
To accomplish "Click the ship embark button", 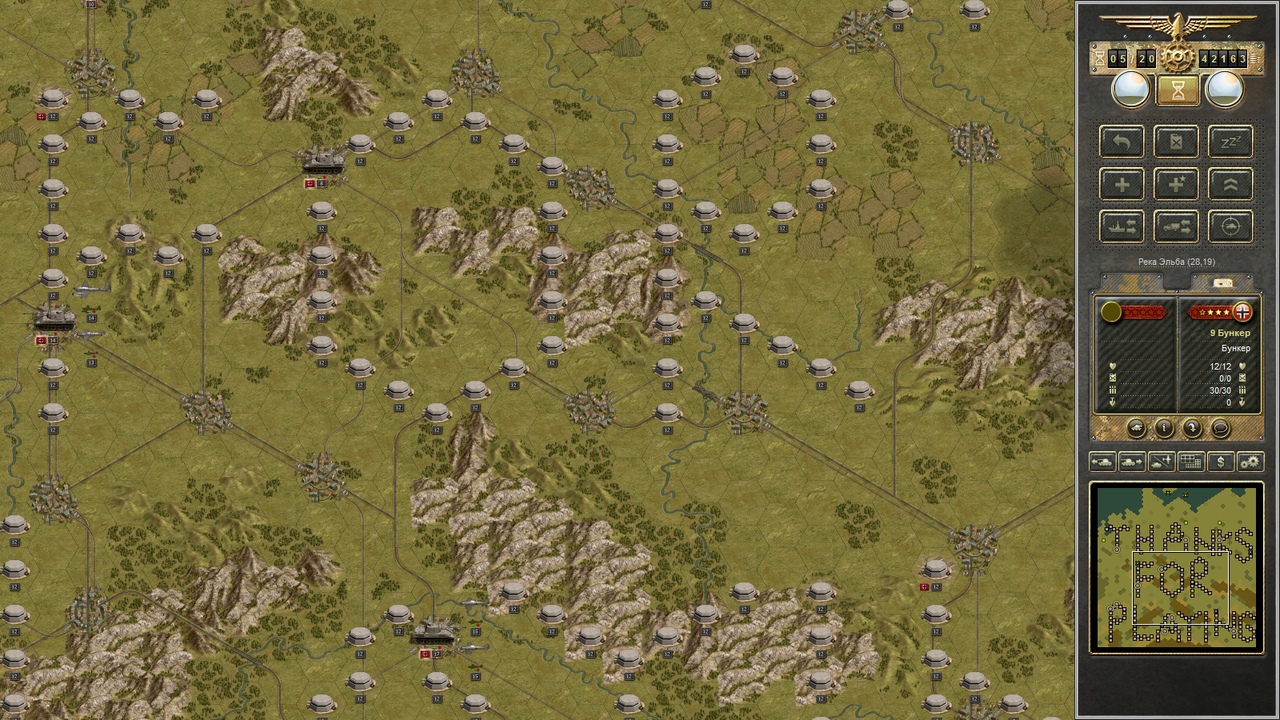I will 1122,227.
